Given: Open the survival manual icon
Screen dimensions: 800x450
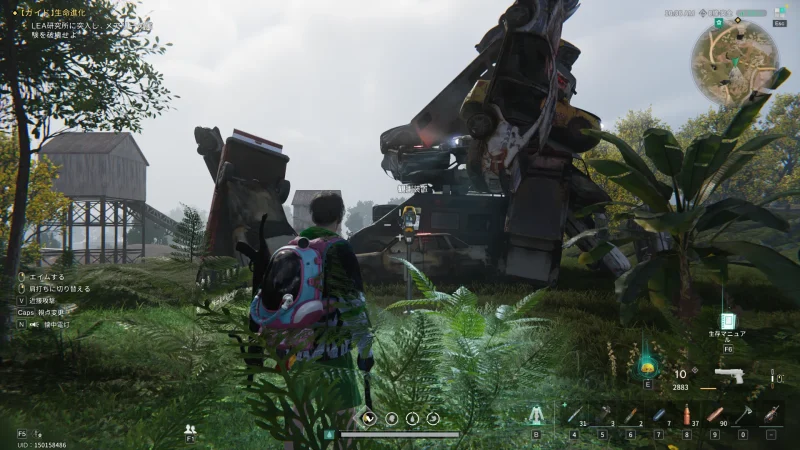Looking at the screenshot, I should pos(728,324).
